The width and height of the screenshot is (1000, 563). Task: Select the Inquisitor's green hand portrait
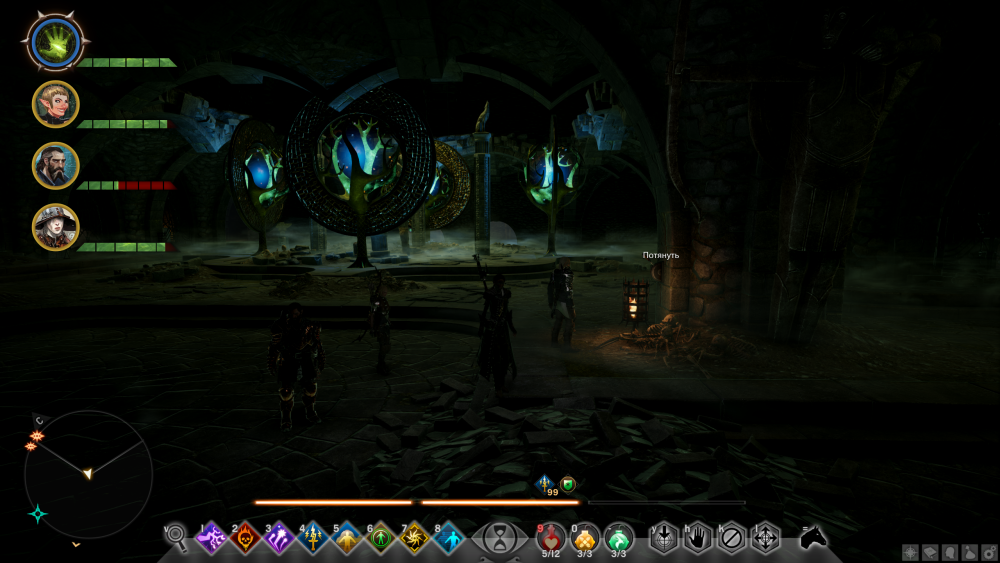(x=54, y=40)
